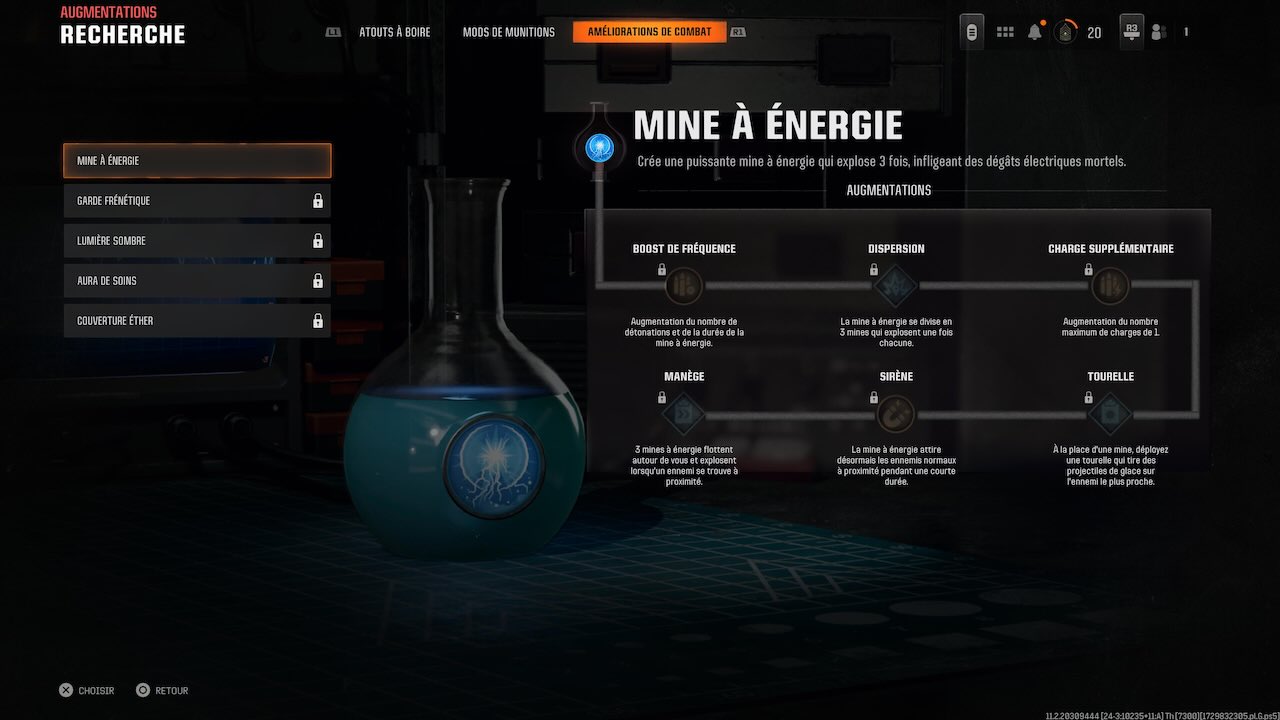Select the Améliorations de combat tab
Viewport: 1280px width, 720px height.
(649, 32)
